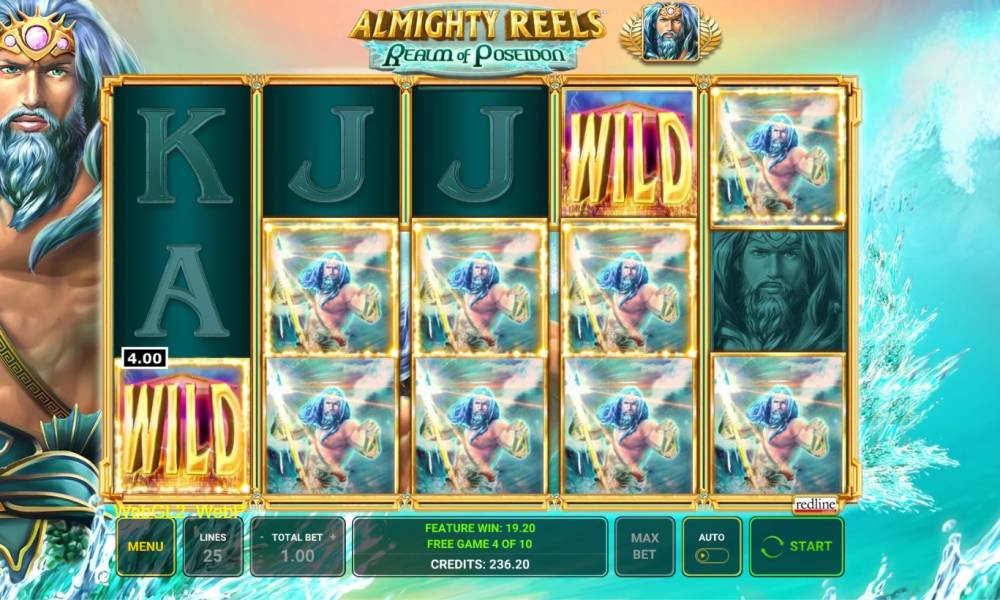Increase total bet with the plus sign

click(x=333, y=537)
